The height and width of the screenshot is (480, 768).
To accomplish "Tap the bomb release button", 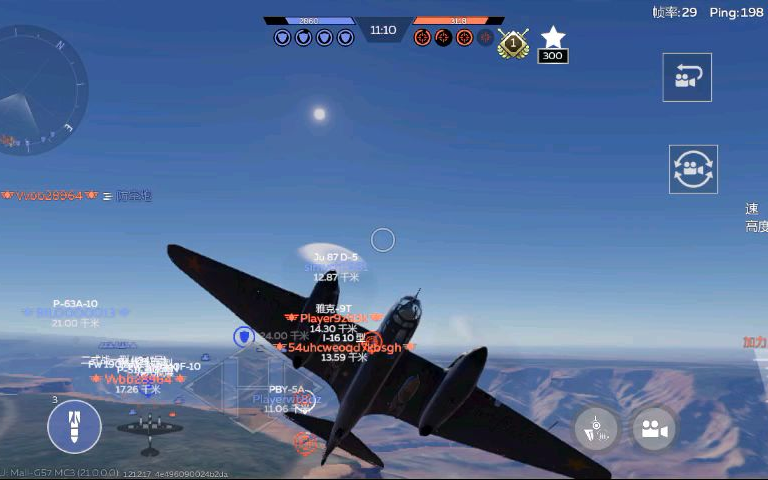I will click(74, 427).
